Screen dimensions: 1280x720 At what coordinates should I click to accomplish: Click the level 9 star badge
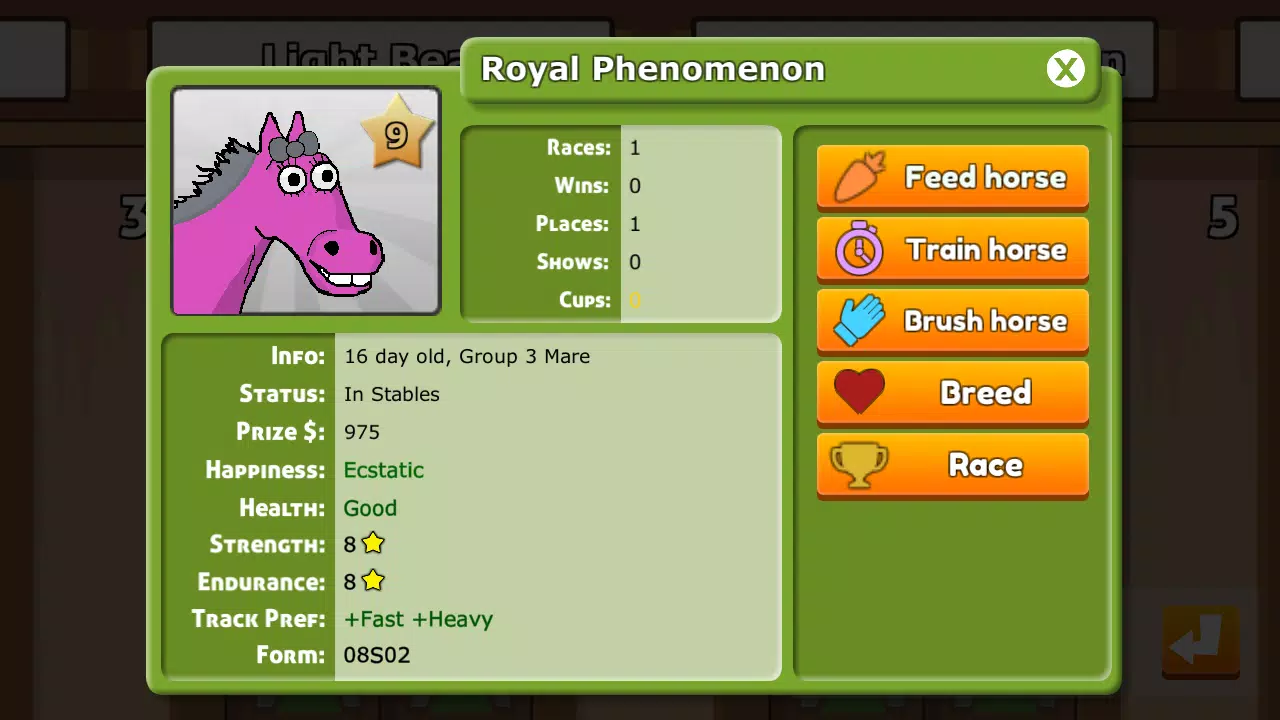coord(398,133)
